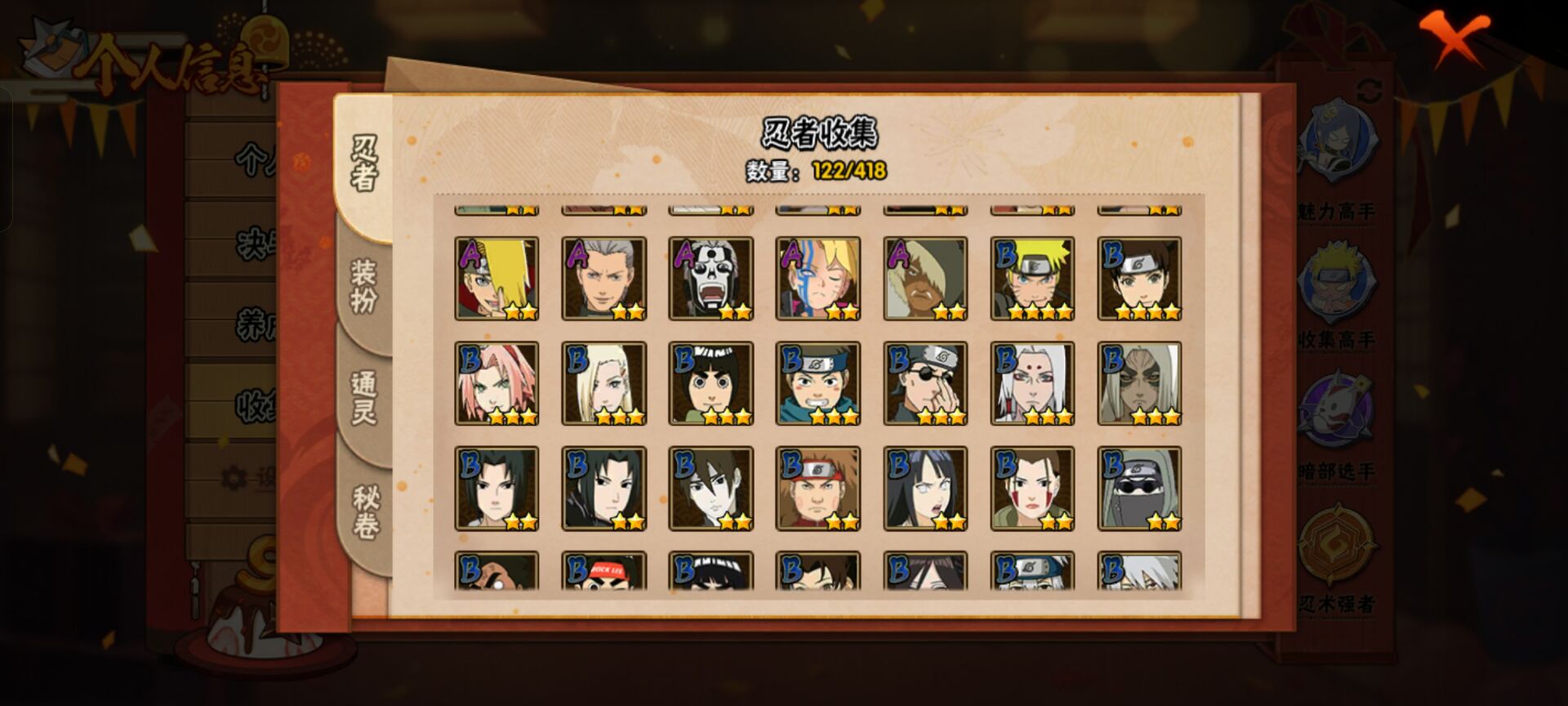Select the Deidara A-rank ninja card

pos(497,279)
